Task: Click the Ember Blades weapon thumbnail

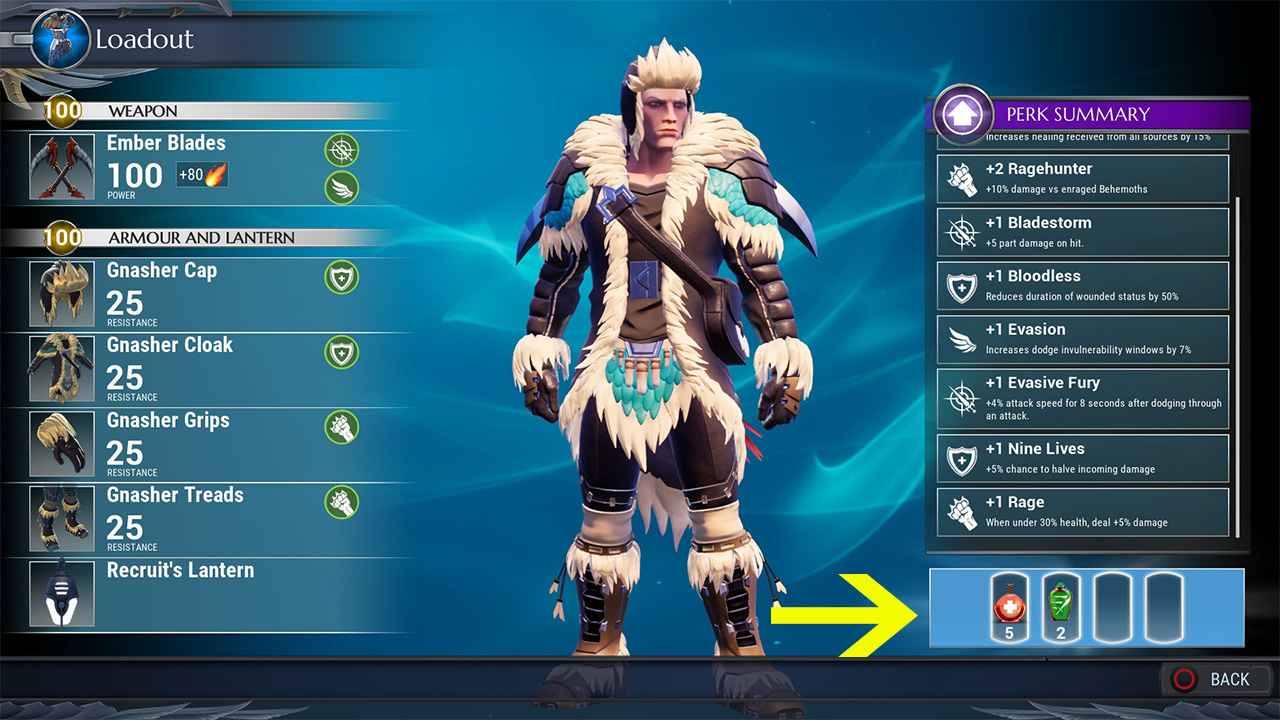Action: tap(62, 167)
